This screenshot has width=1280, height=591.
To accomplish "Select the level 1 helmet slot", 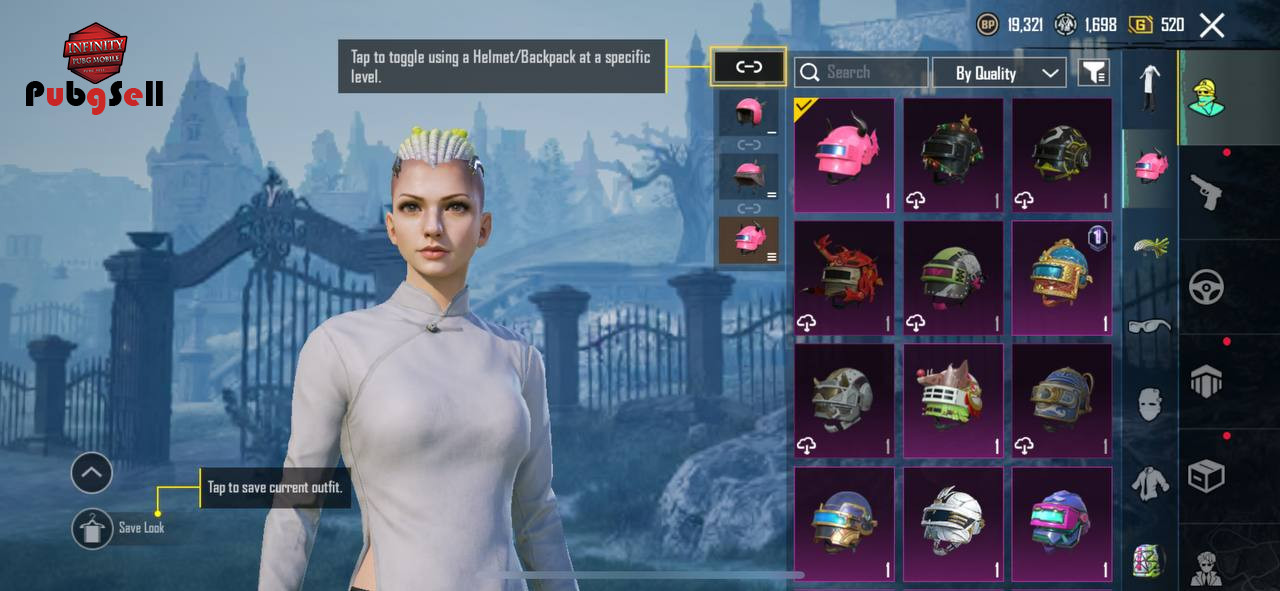I will (x=749, y=114).
